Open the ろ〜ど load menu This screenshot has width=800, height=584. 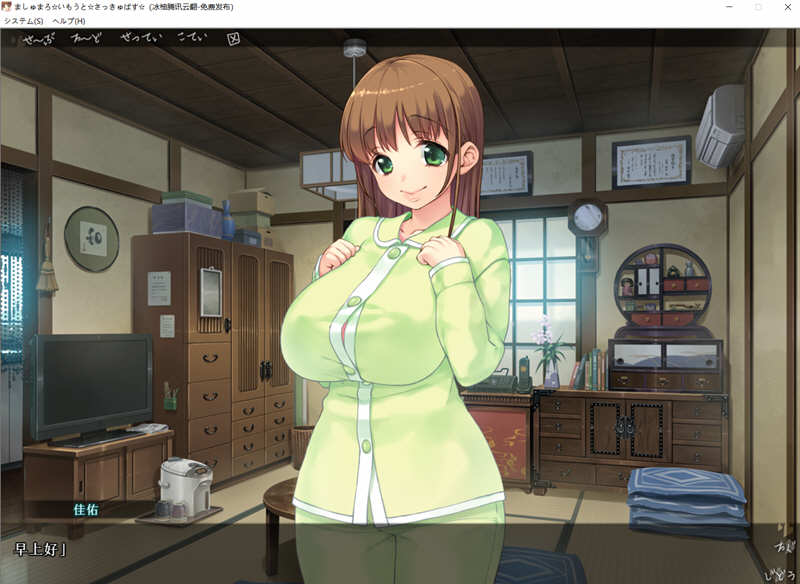point(88,40)
